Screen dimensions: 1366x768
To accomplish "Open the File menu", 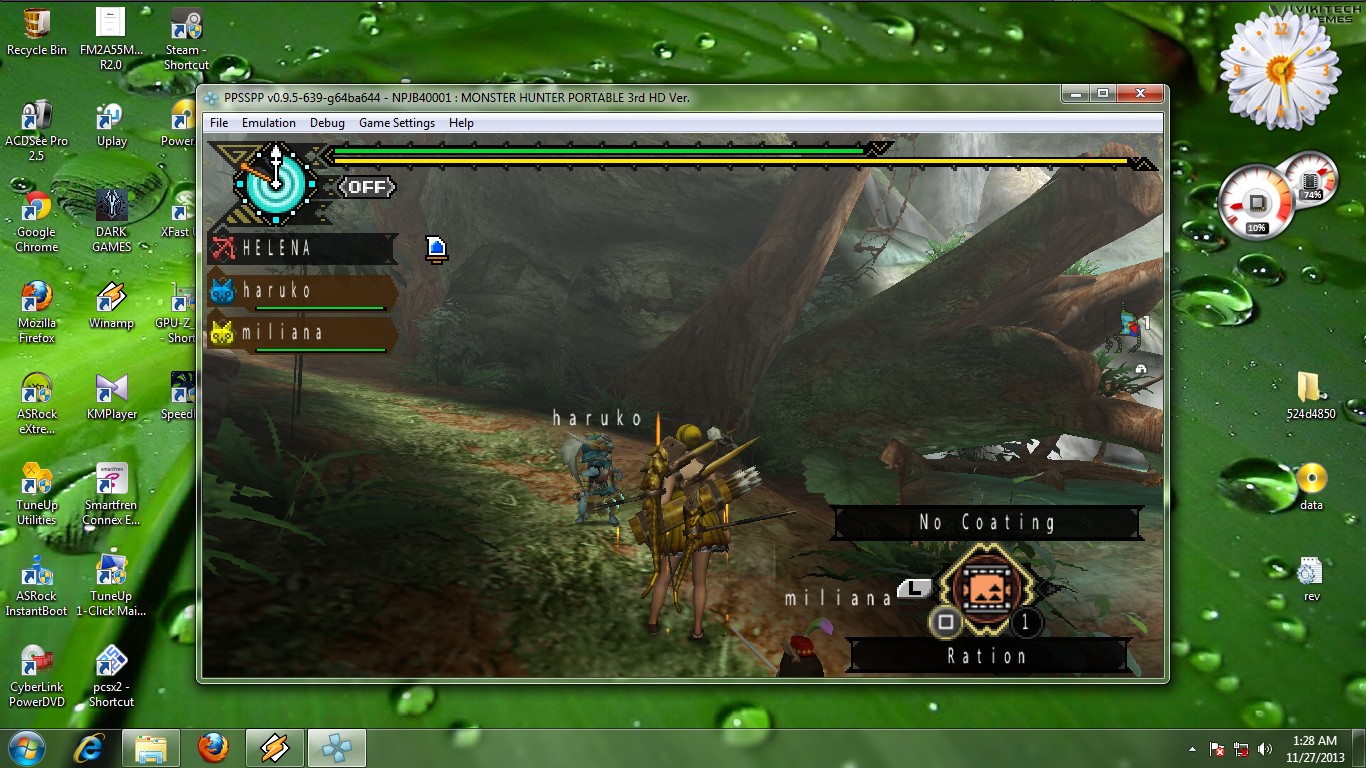I will [x=219, y=123].
